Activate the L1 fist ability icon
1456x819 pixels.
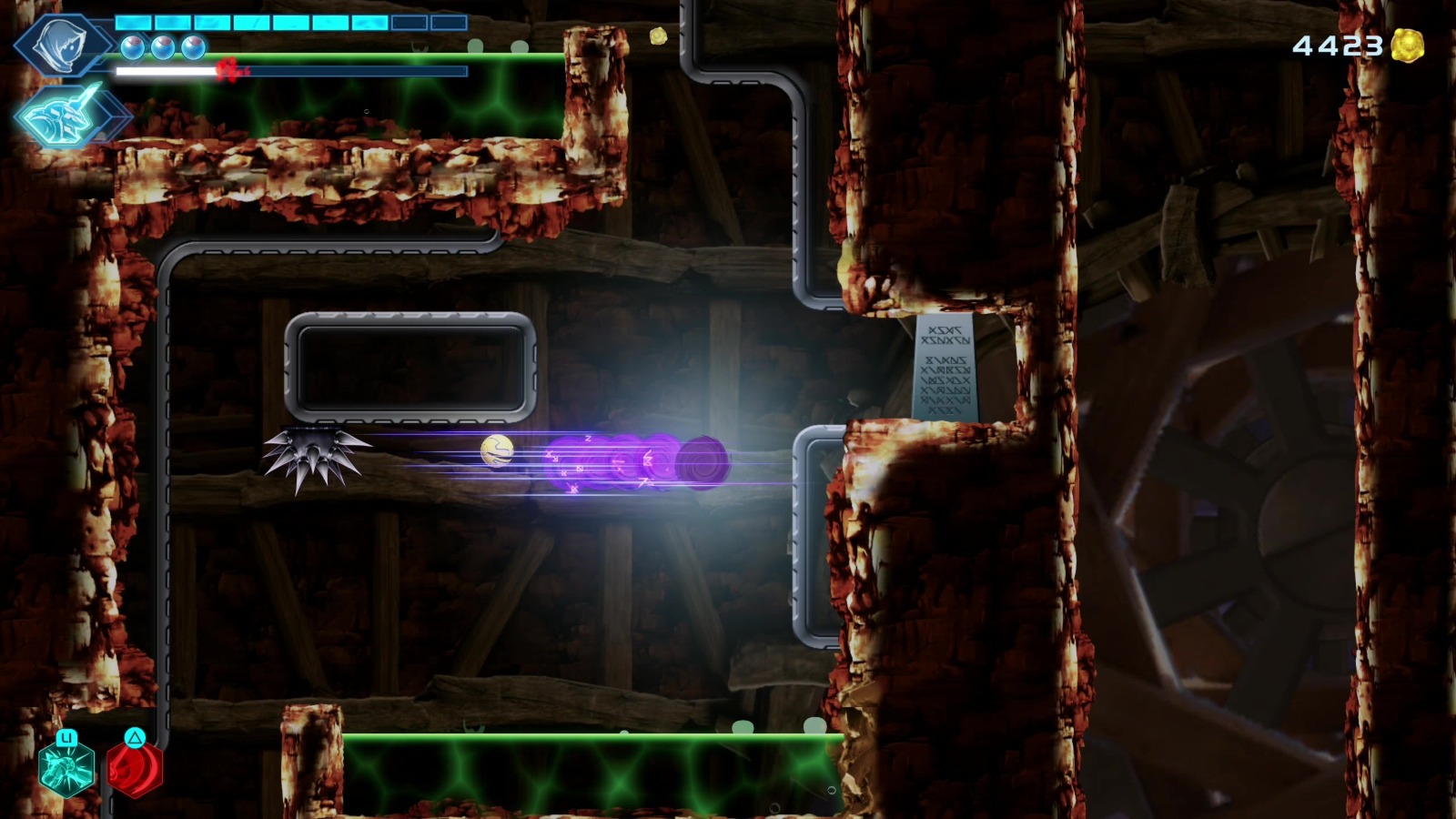[x=66, y=769]
